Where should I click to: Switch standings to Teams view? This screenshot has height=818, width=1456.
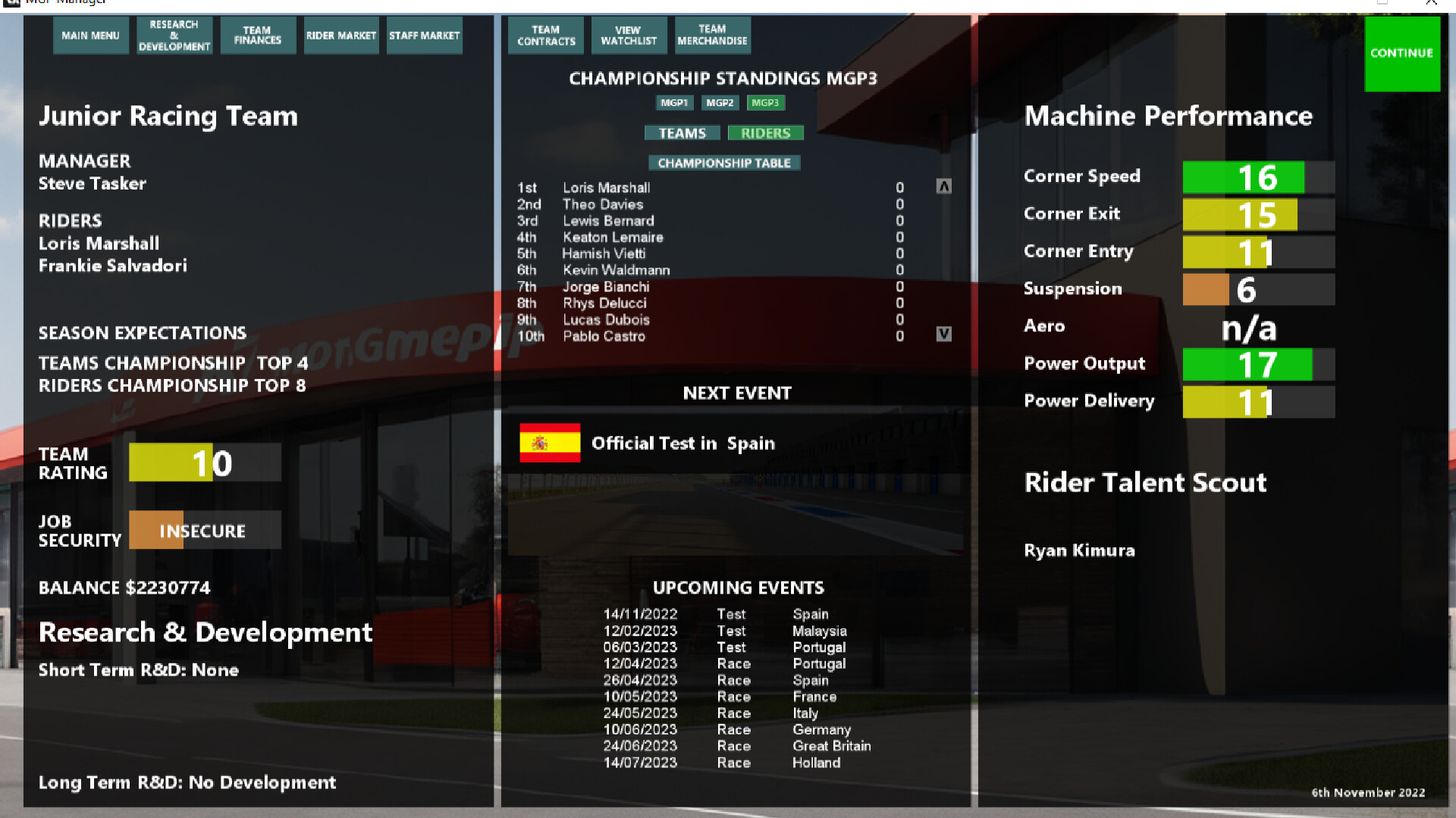[x=681, y=133]
